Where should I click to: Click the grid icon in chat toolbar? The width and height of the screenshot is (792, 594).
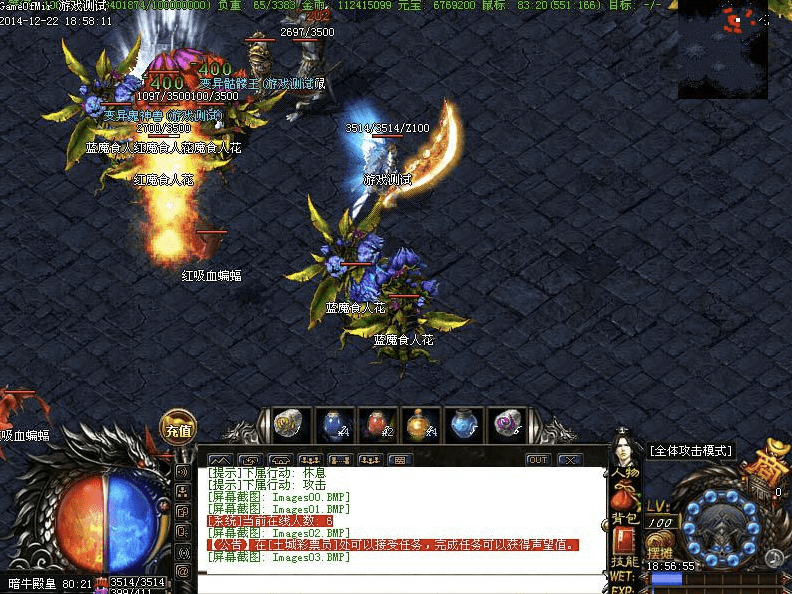click(x=400, y=460)
